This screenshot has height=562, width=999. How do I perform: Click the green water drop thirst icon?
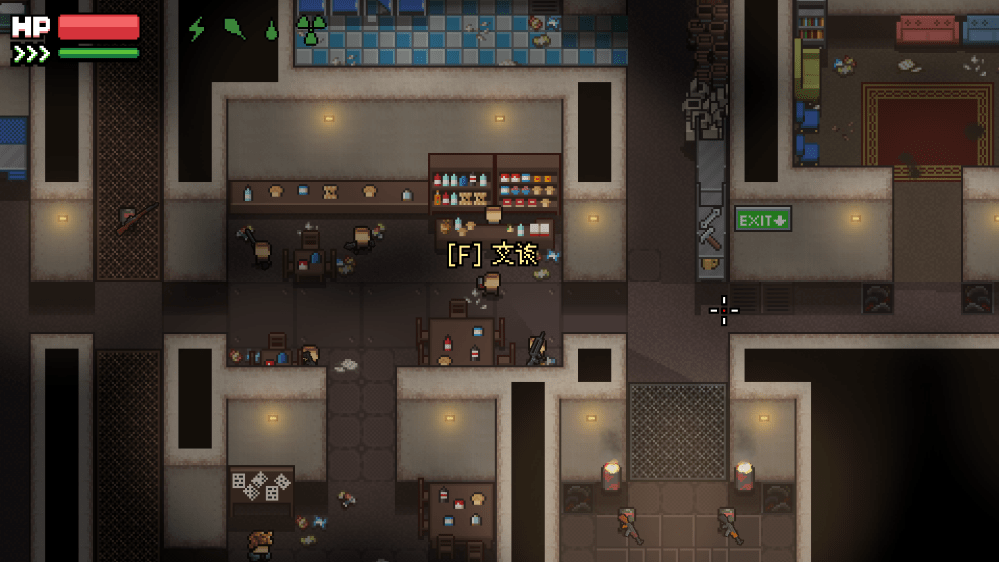tap(271, 31)
